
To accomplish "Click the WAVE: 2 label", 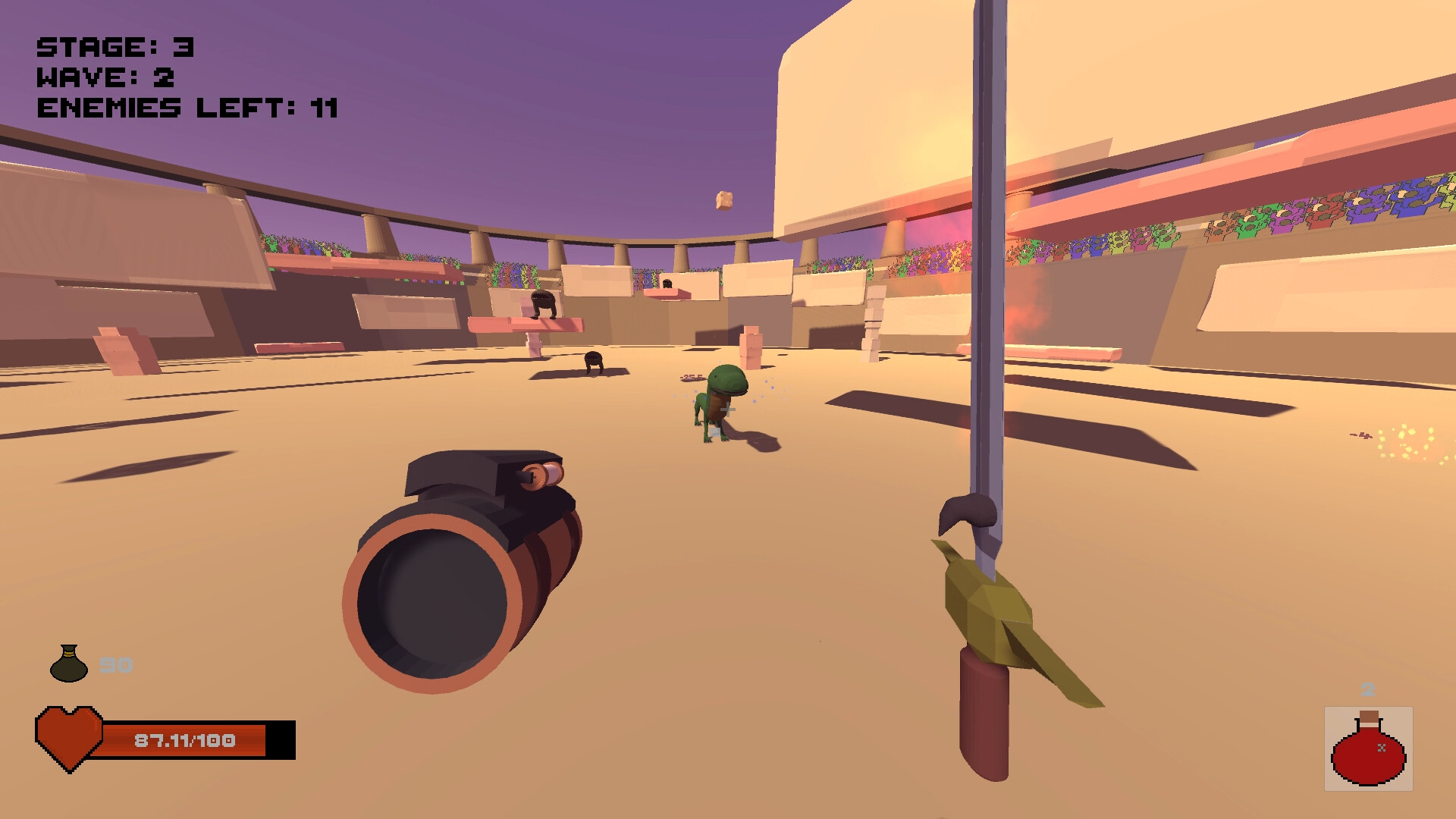I will click(105, 76).
